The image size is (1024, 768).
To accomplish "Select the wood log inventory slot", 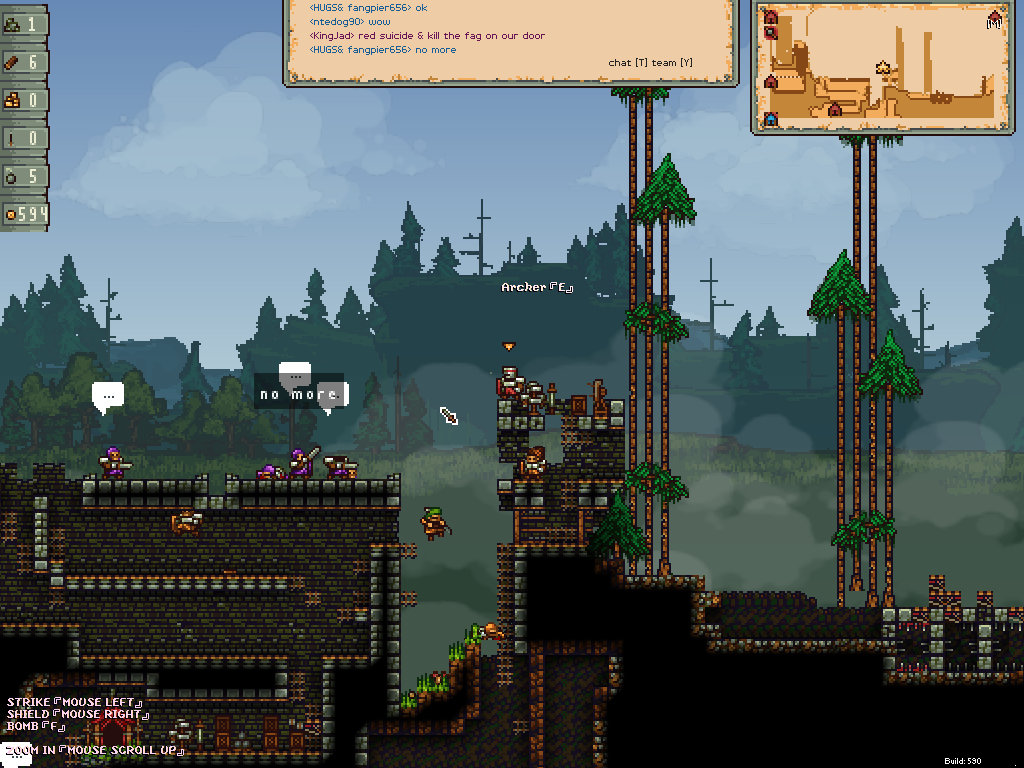I will point(24,62).
